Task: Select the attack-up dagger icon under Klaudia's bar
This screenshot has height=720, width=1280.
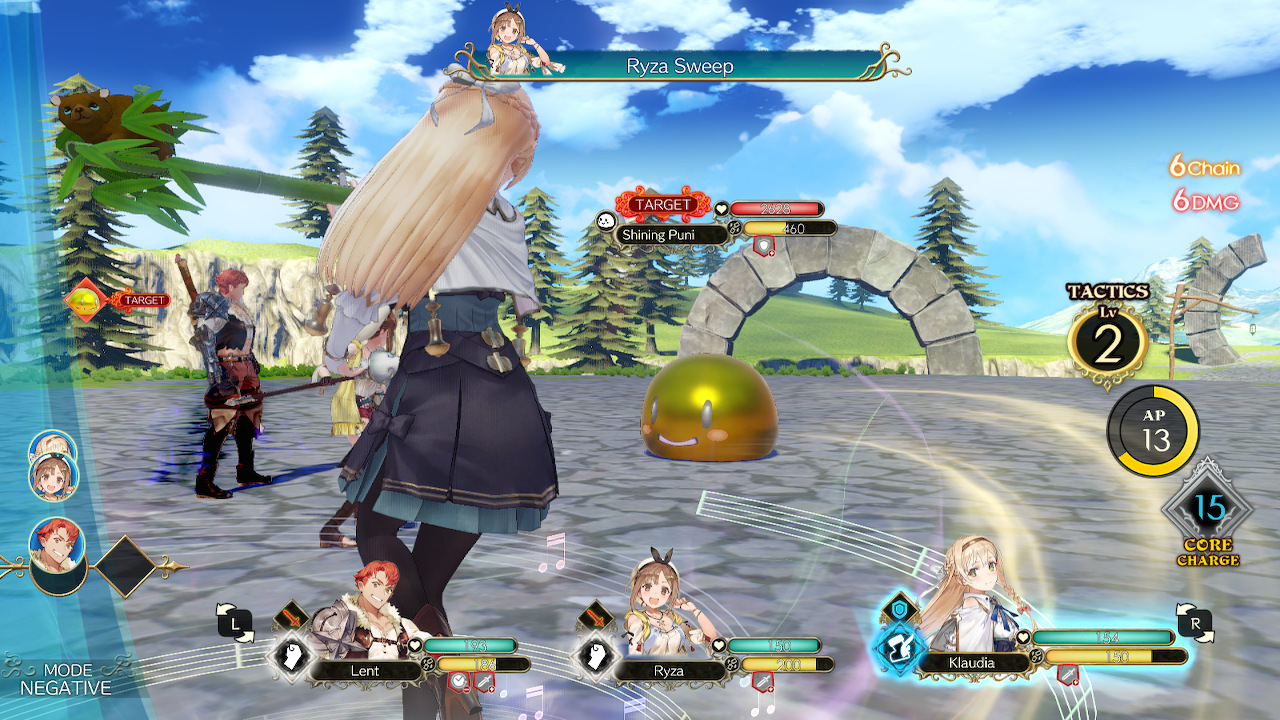Action: [x=1069, y=674]
